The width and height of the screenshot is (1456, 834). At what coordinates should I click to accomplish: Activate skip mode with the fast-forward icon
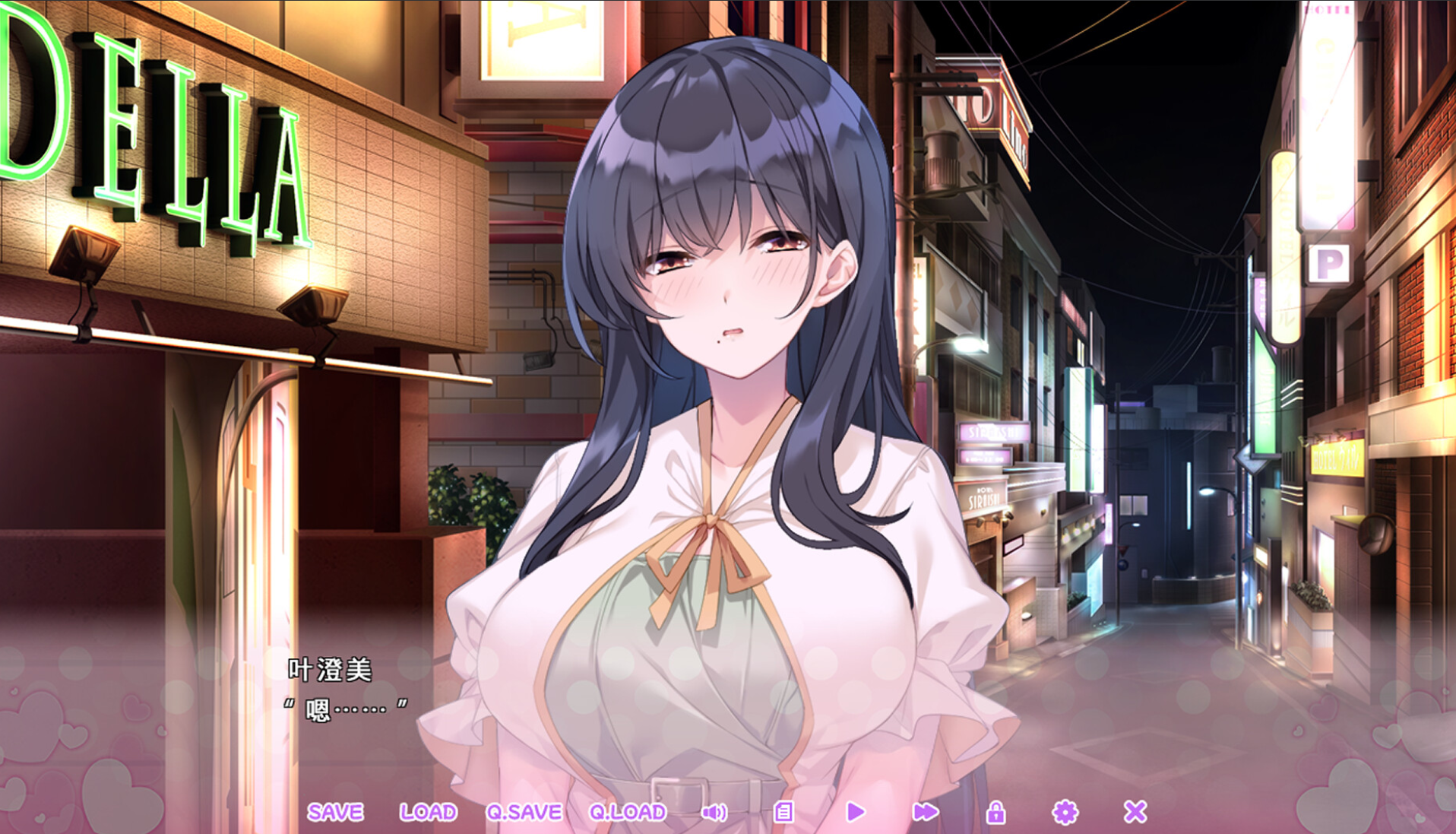coord(926,812)
